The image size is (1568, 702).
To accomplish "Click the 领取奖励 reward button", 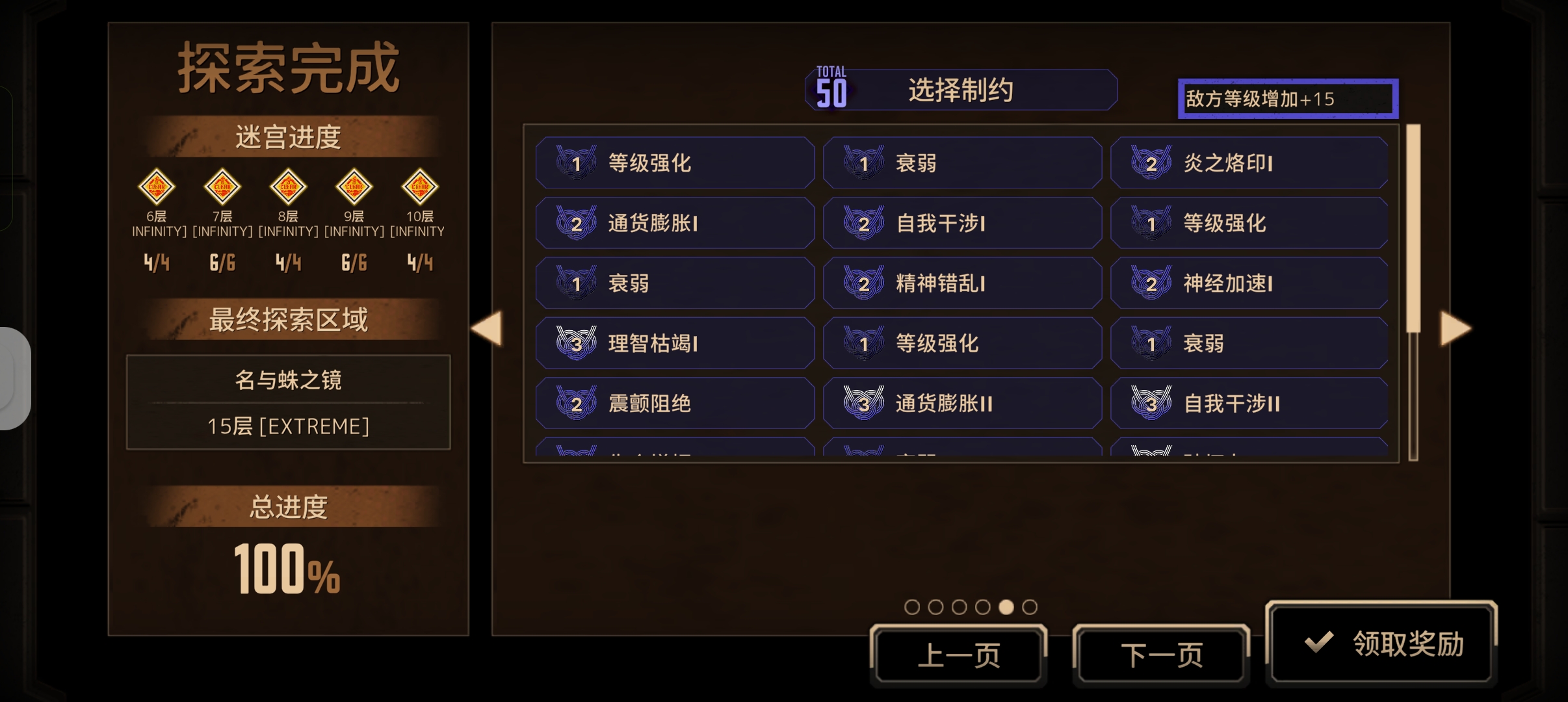I will 1384,642.
